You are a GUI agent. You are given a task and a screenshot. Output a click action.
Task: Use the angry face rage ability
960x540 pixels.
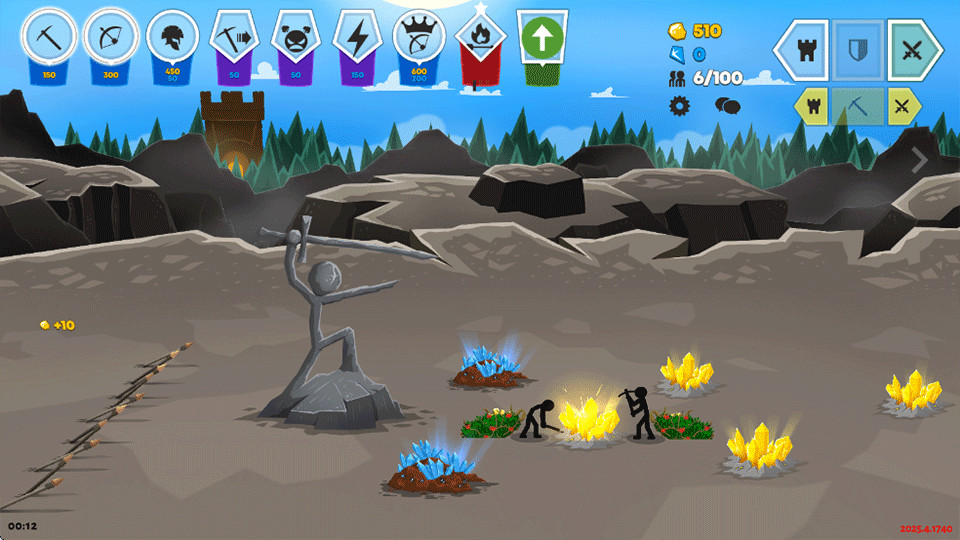pyautogui.click(x=293, y=38)
